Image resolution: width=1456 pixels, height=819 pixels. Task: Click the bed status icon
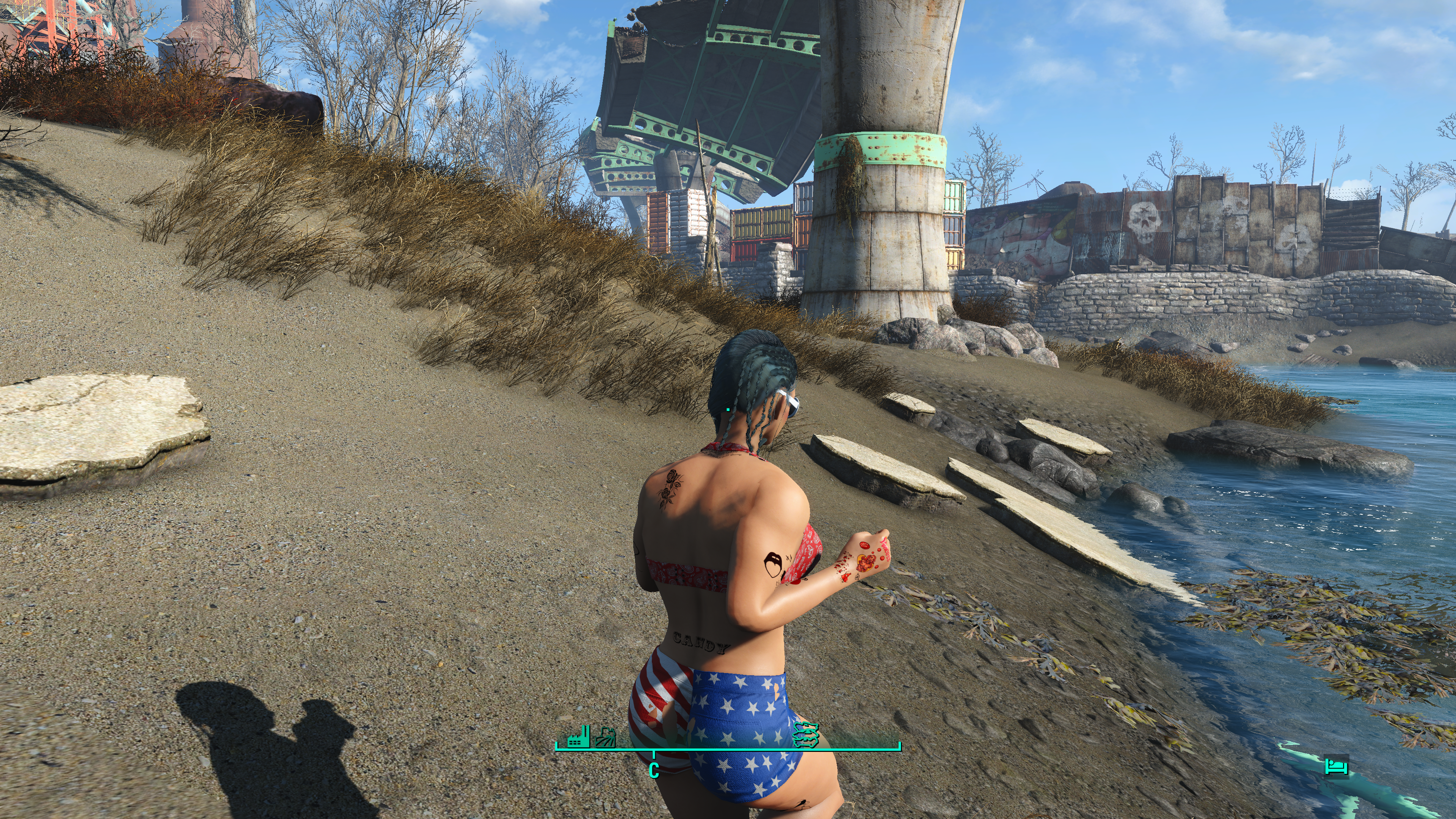click(1336, 767)
